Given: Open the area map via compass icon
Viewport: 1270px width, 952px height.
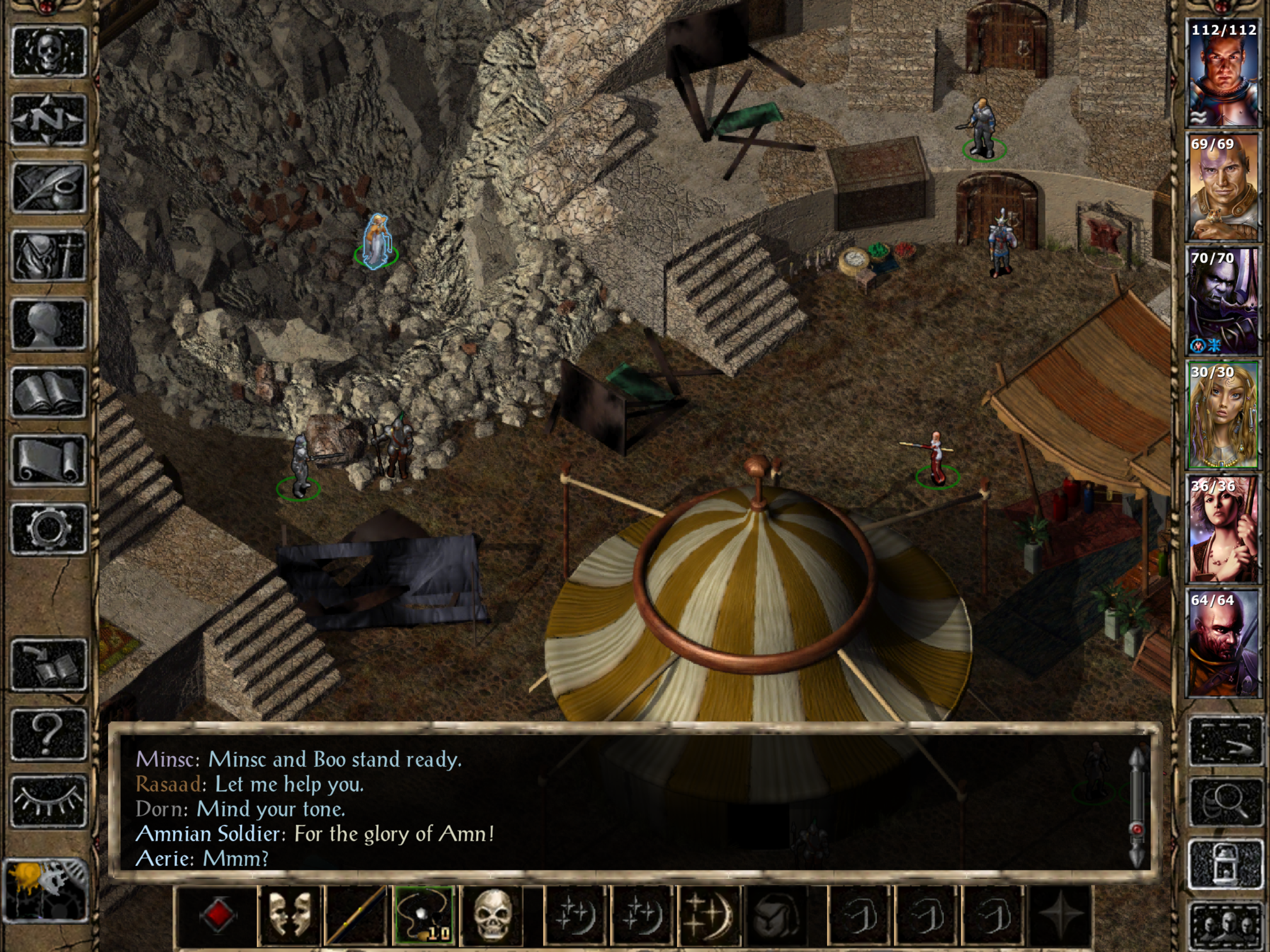Looking at the screenshot, I should pos(49,119).
